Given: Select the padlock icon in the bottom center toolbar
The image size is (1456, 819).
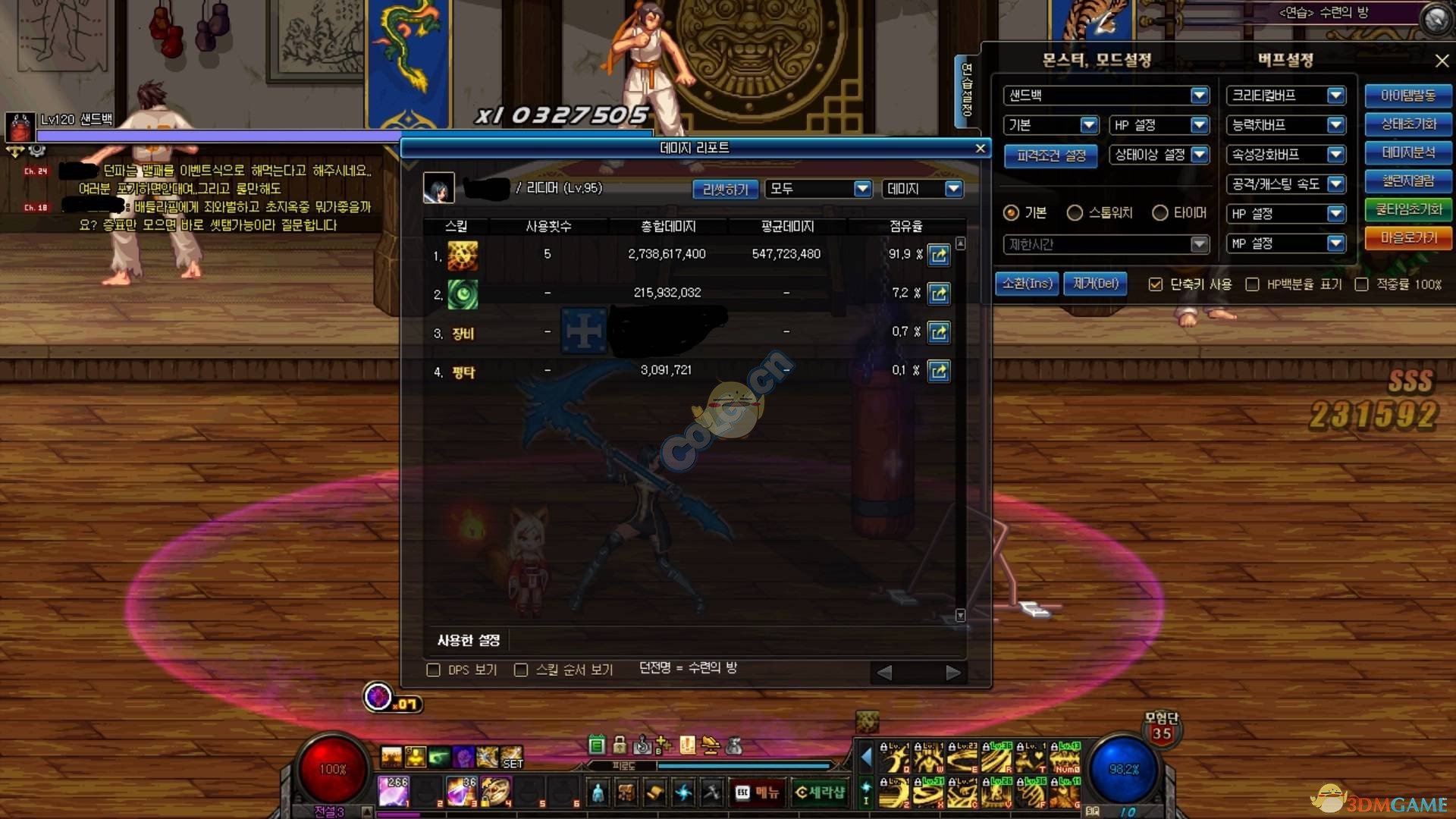Looking at the screenshot, I should [x=618, y=745].
